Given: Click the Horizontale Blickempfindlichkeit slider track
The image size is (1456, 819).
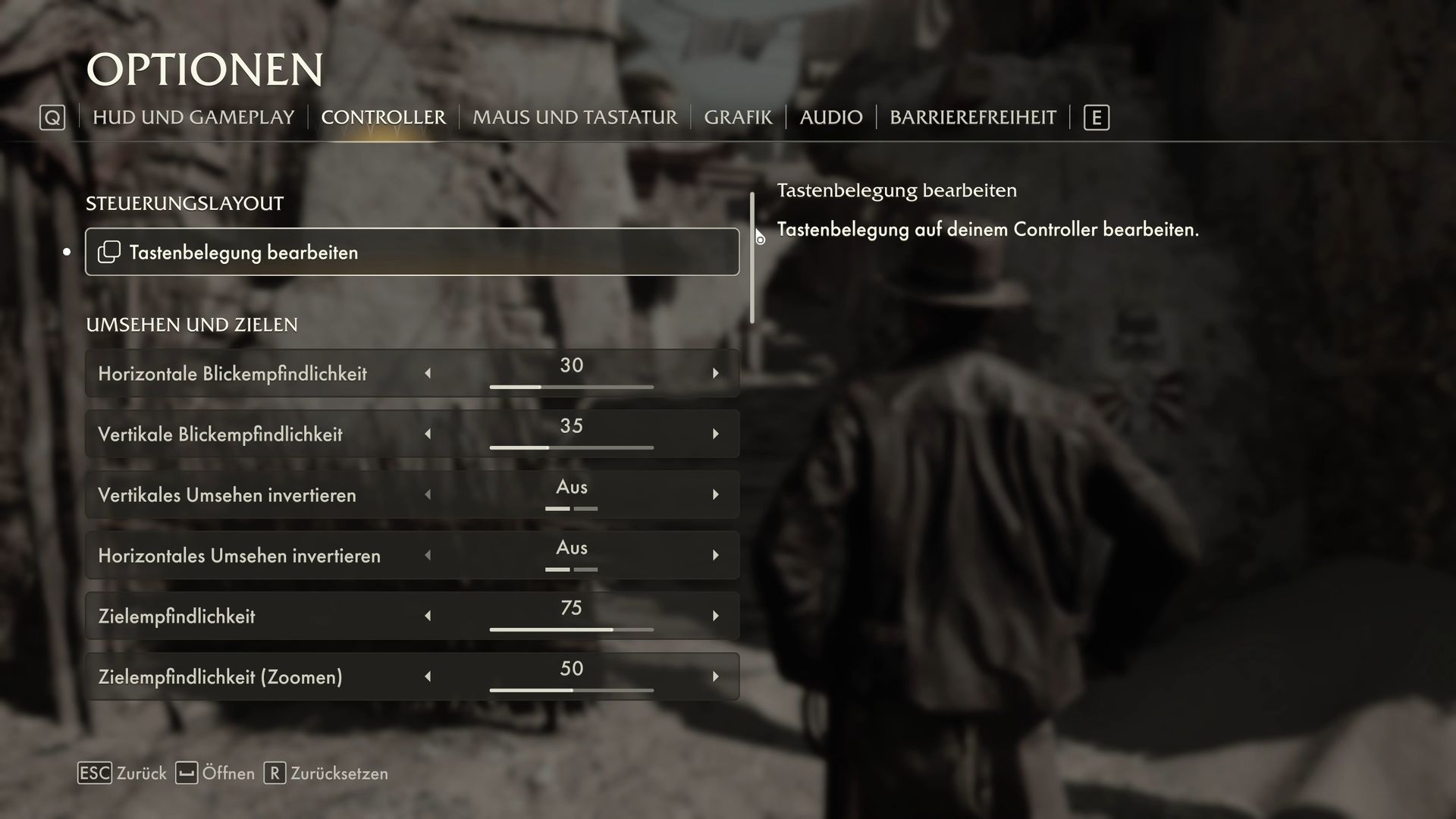Looking at the screenshot, I should click(x=571, y=387).
